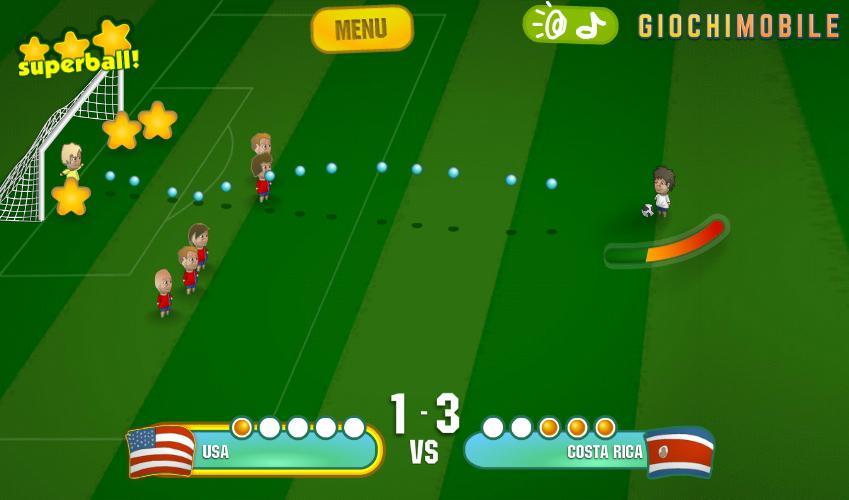
Task: Visit the GIOCHIMOBILE logo link
Action: pos(739,26)
